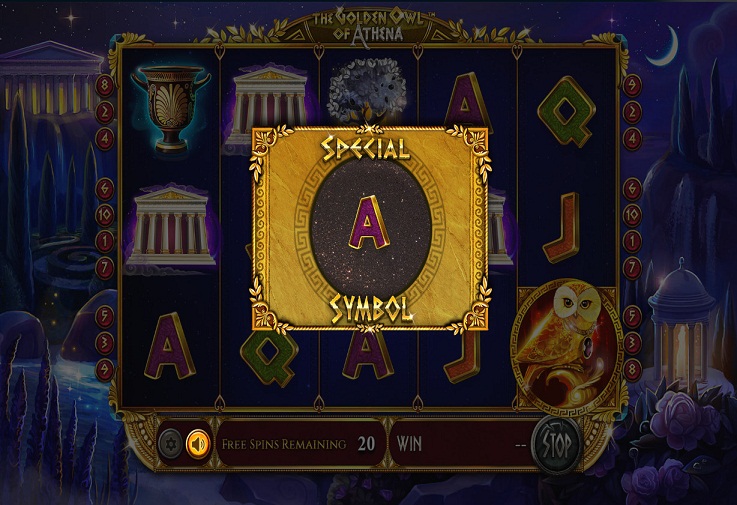Toggle the orange speaker sound icon

[198, 443]
